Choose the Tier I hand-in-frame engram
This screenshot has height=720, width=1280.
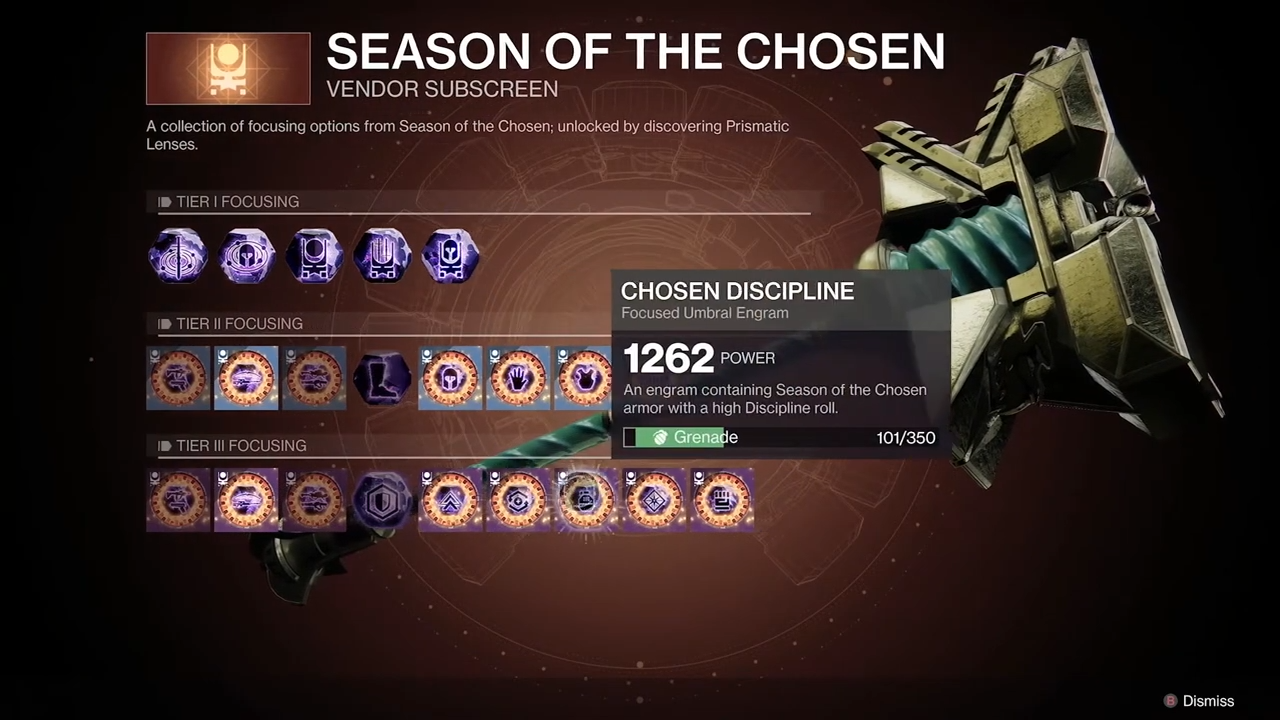pos(383,256)
